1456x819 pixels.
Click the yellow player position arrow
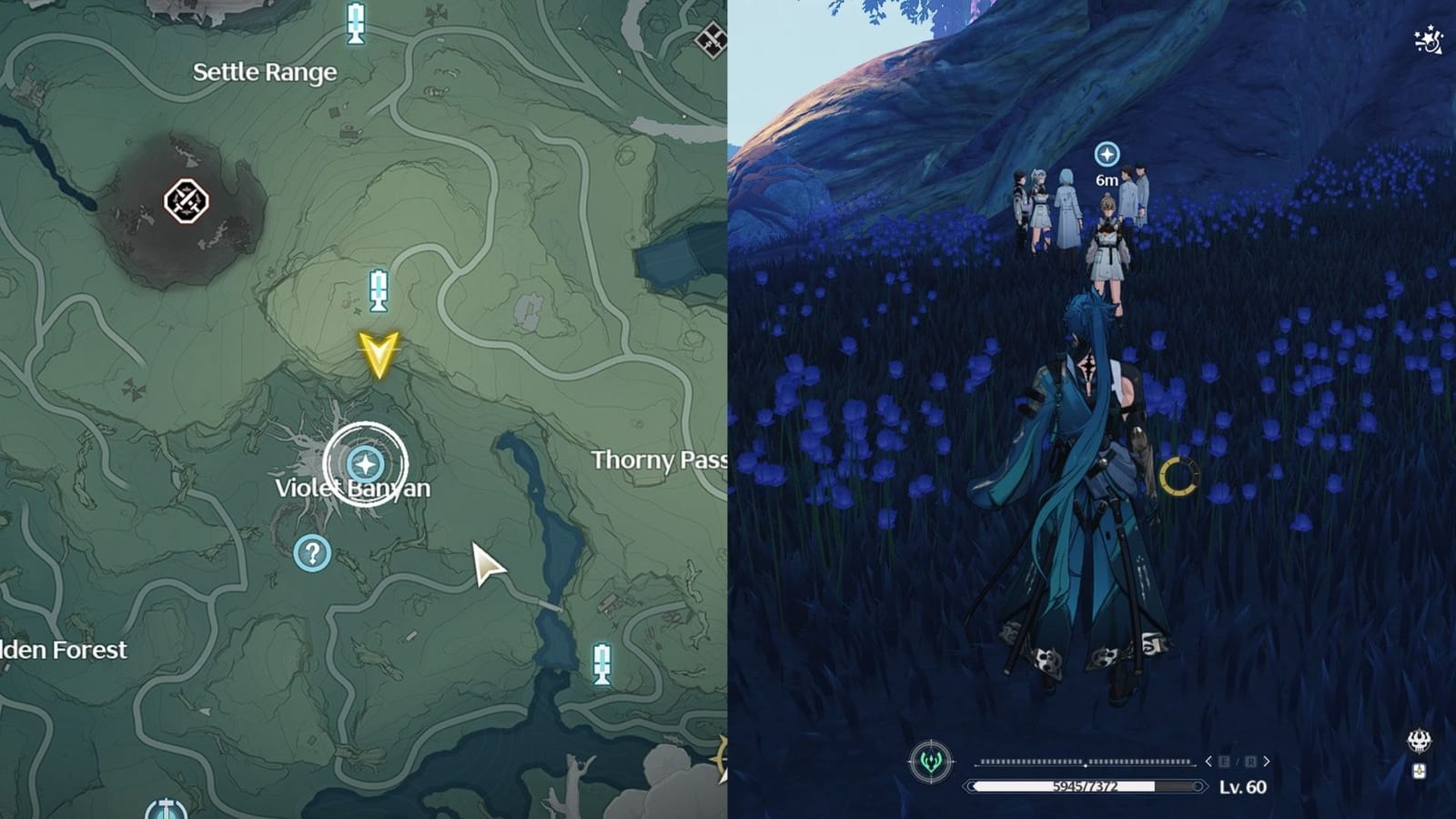pyautogui.click(x=381, y=352)
